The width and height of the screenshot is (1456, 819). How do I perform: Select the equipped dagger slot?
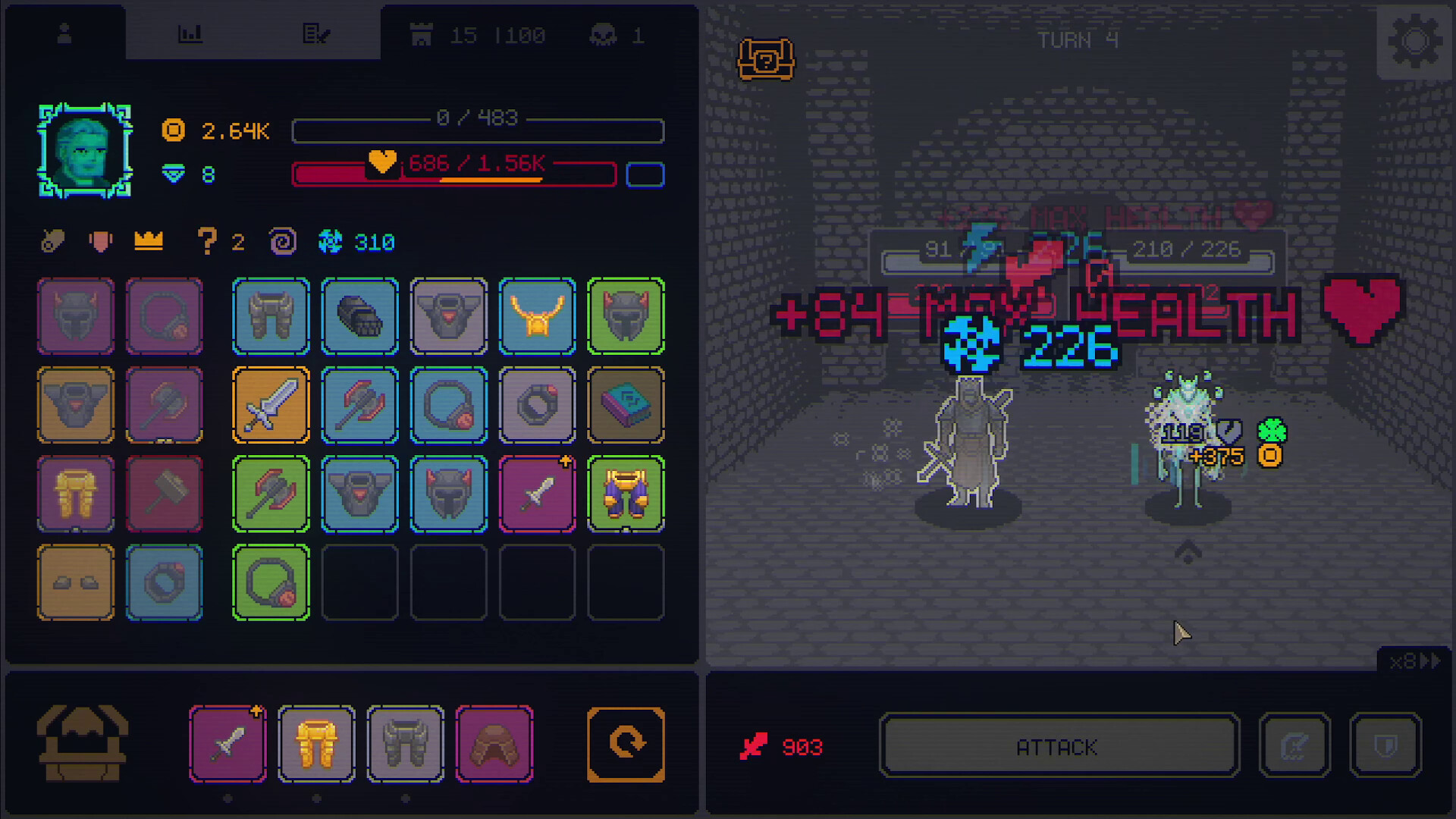227,742
